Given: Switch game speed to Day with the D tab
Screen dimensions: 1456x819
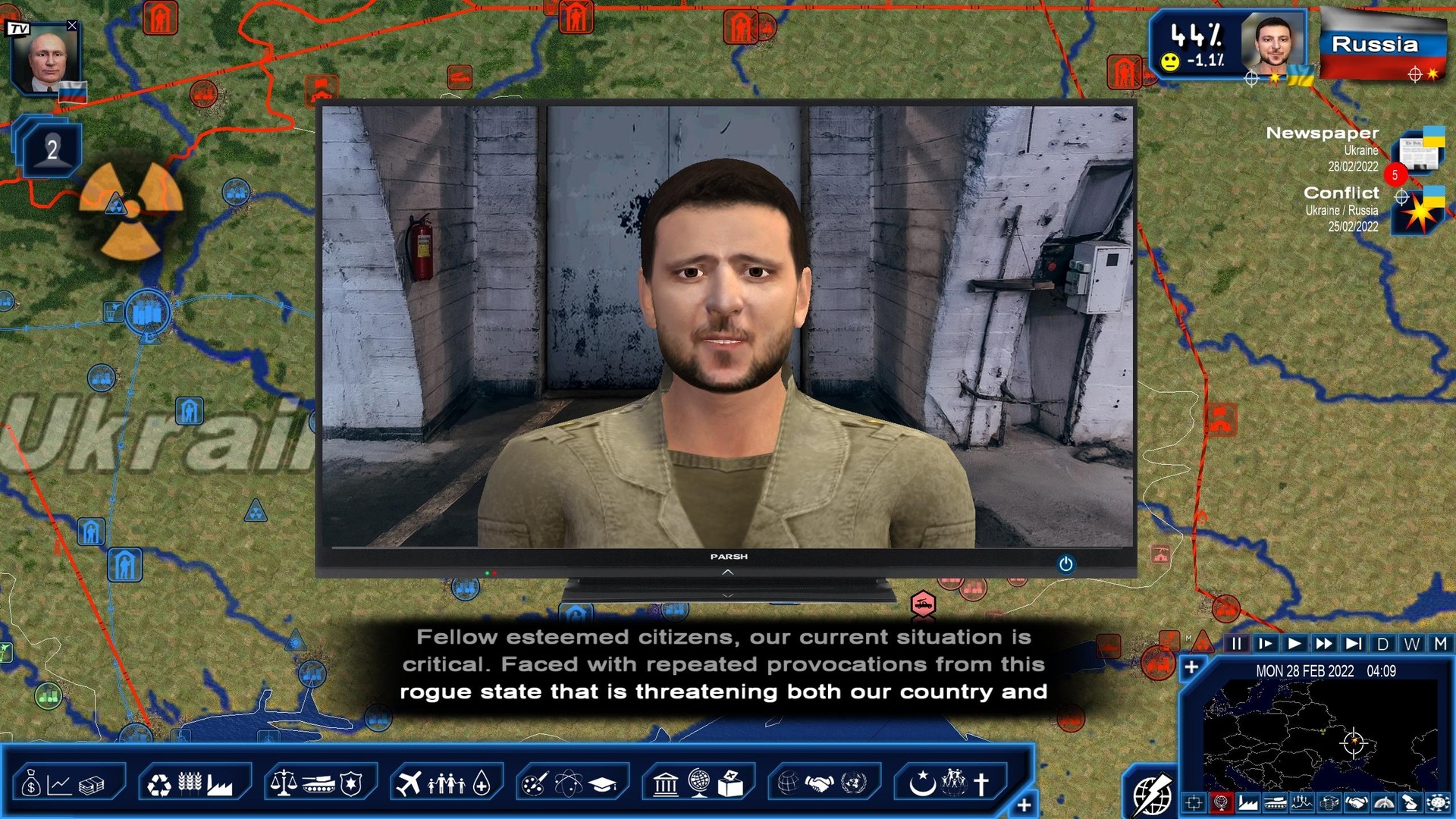Looking at the screenshot, I should [1382, 643].
